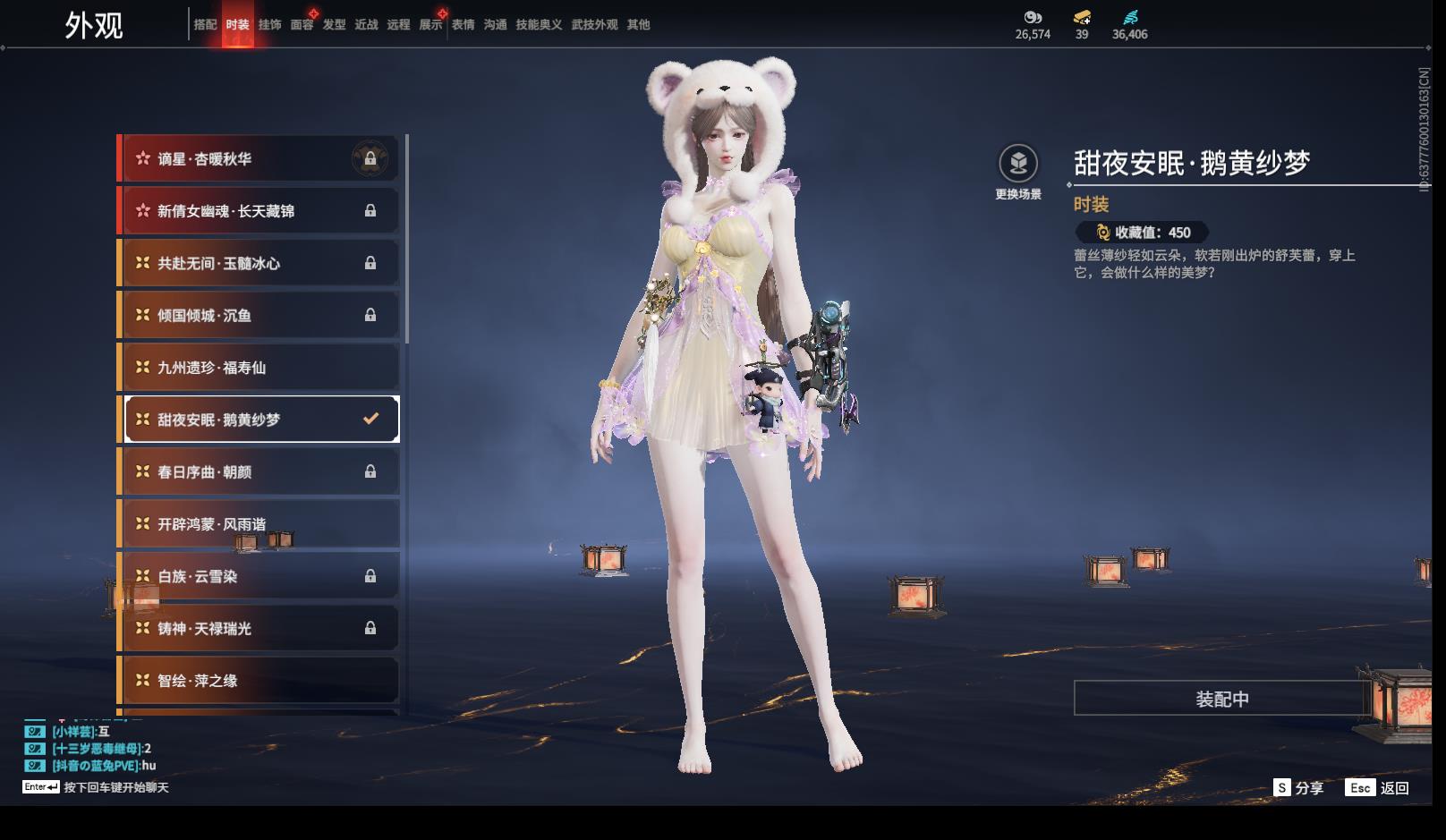Screen dimensions: 1446x840
Task: Pick the 倾国倾城·沉鱼 outfit
Action: point(259,316)
